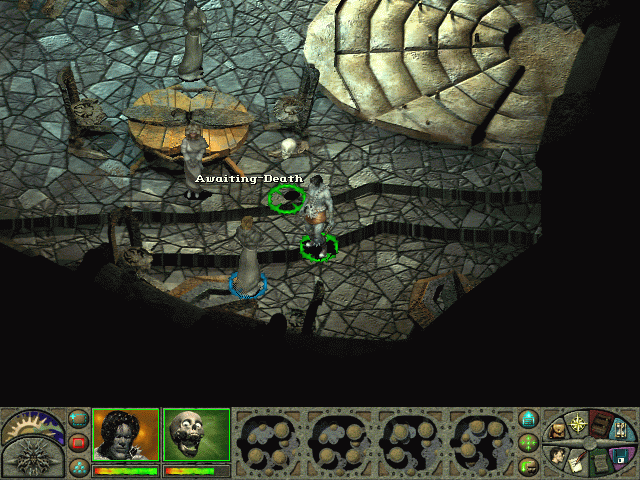Click the green round button below the arrows

[529, 465]
